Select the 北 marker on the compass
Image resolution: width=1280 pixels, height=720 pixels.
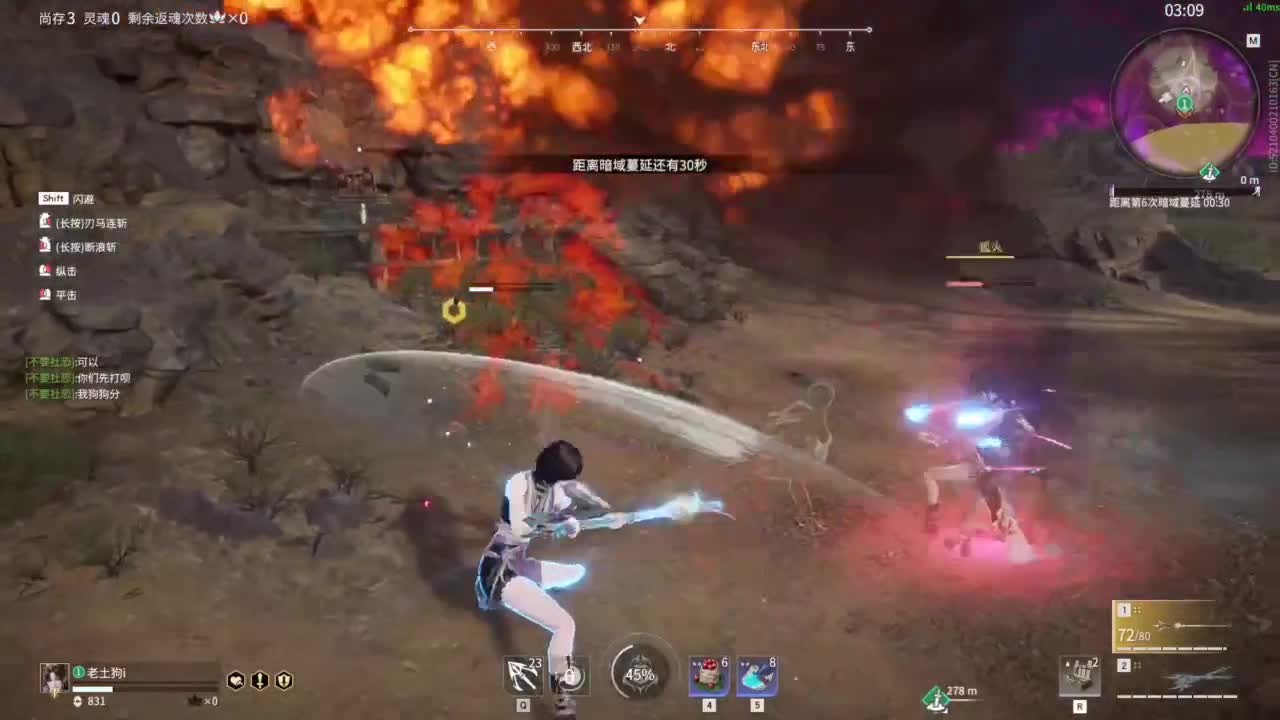coord(671,46)
